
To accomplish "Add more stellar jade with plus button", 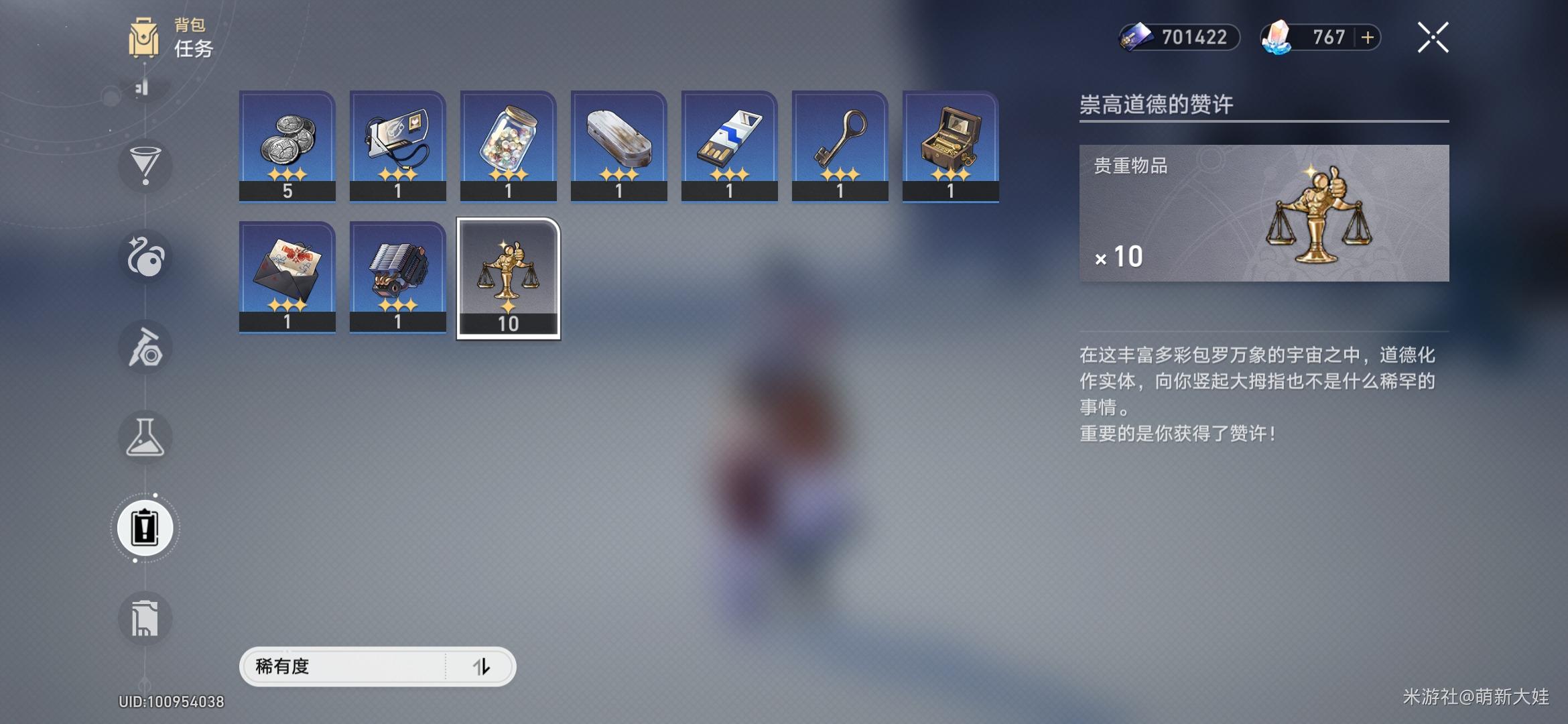I will (1368, 38).
